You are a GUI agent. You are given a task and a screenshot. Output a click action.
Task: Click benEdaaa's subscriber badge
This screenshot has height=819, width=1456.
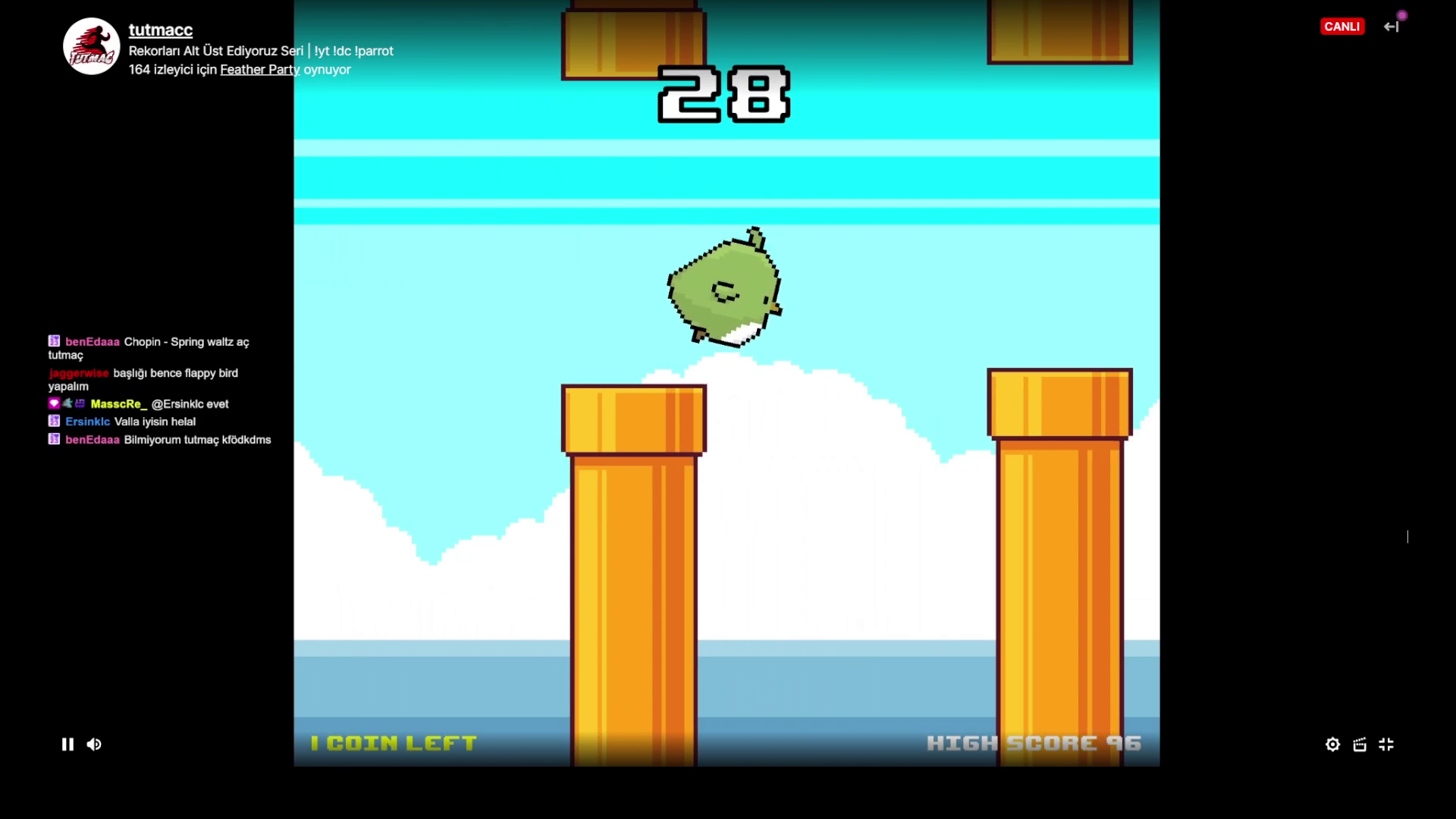point(52,341)
